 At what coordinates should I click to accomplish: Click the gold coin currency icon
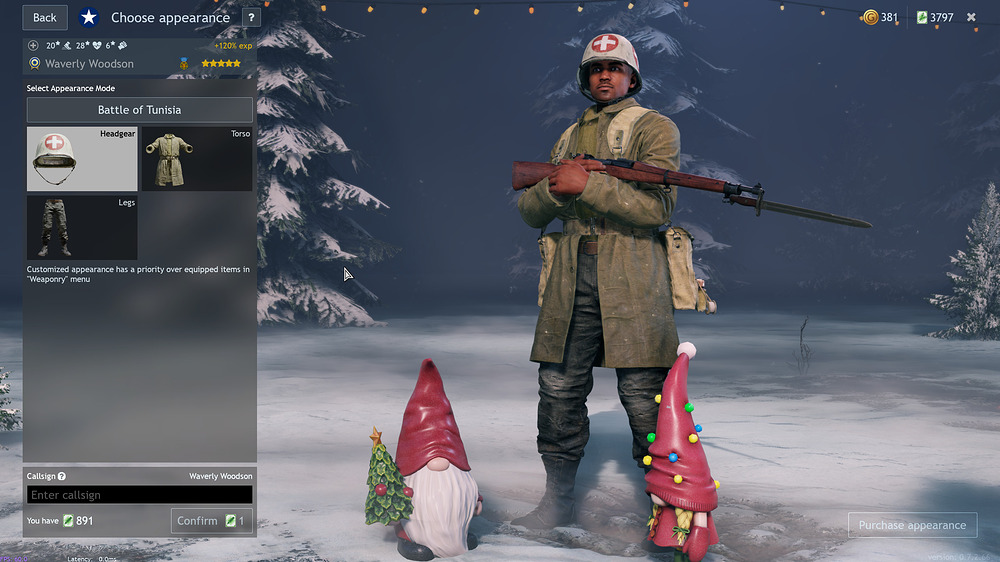(x=870, y=17)
